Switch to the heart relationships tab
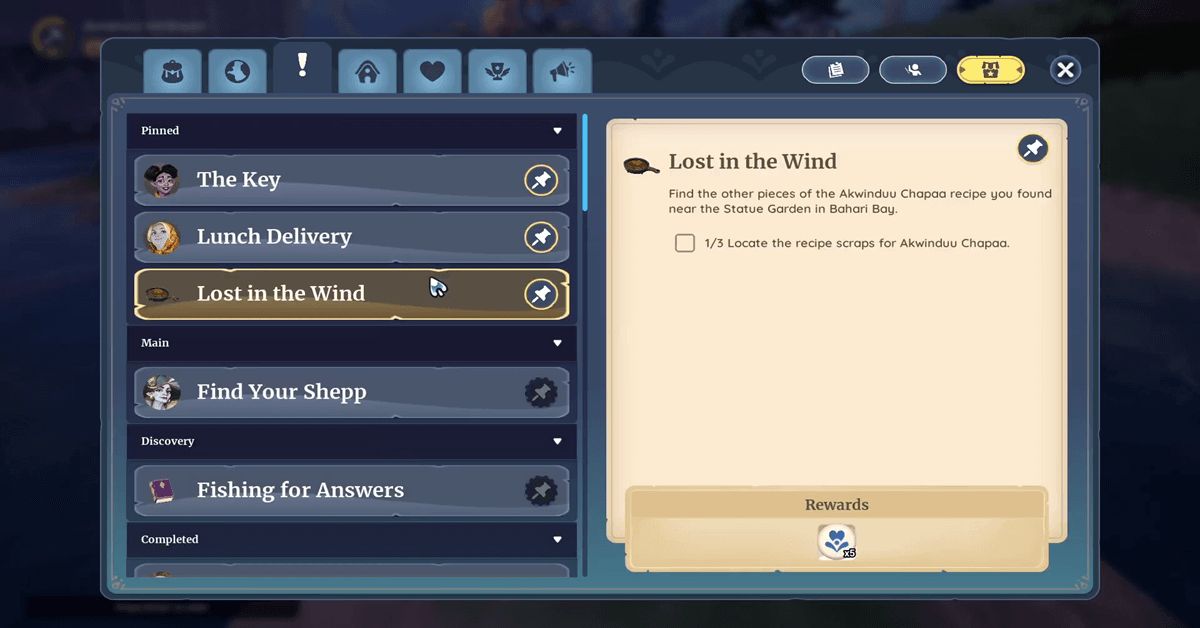 coord(432,72)
